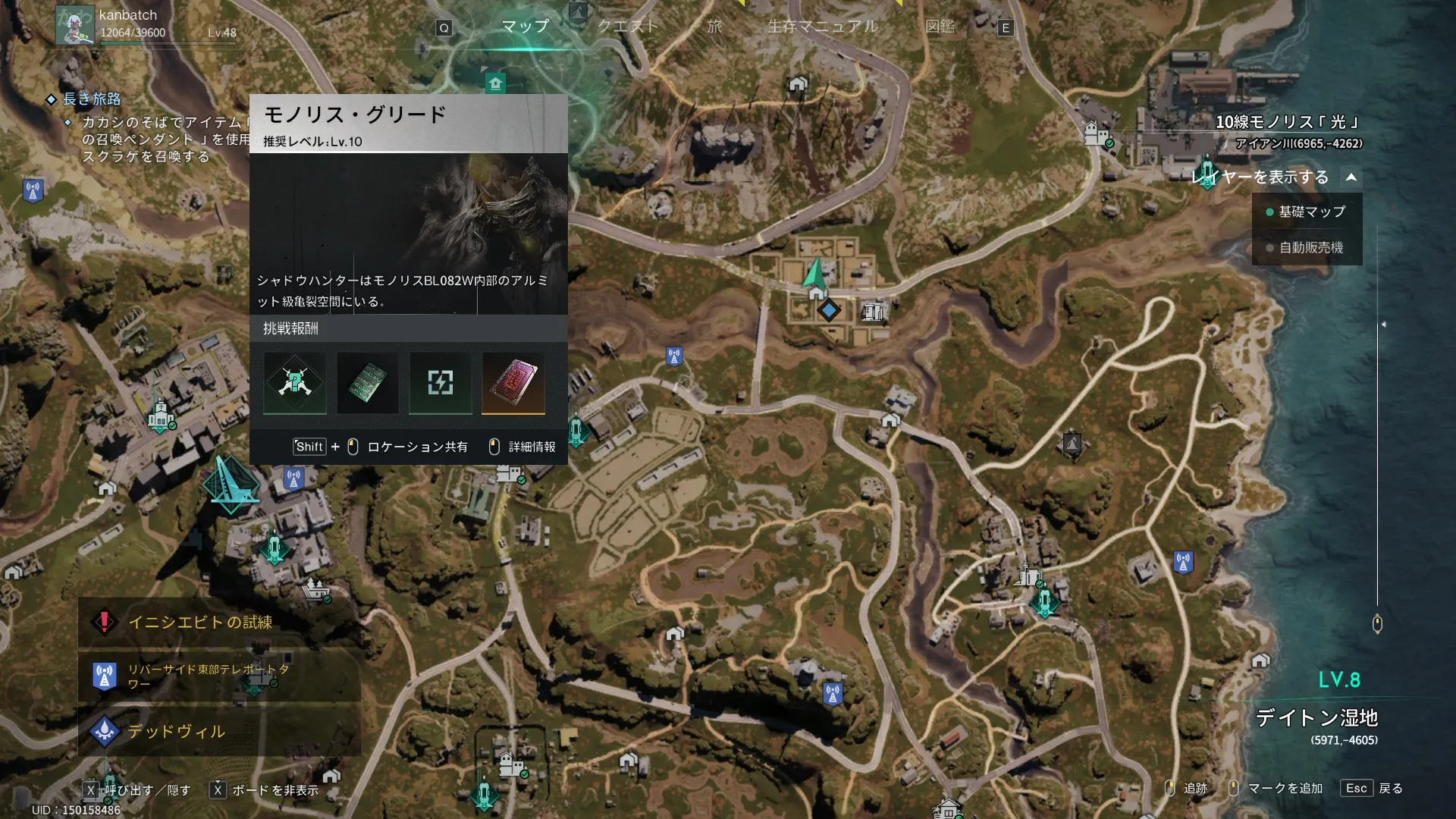
Task: Select the lightning frame reward icon
Action: 441,382
